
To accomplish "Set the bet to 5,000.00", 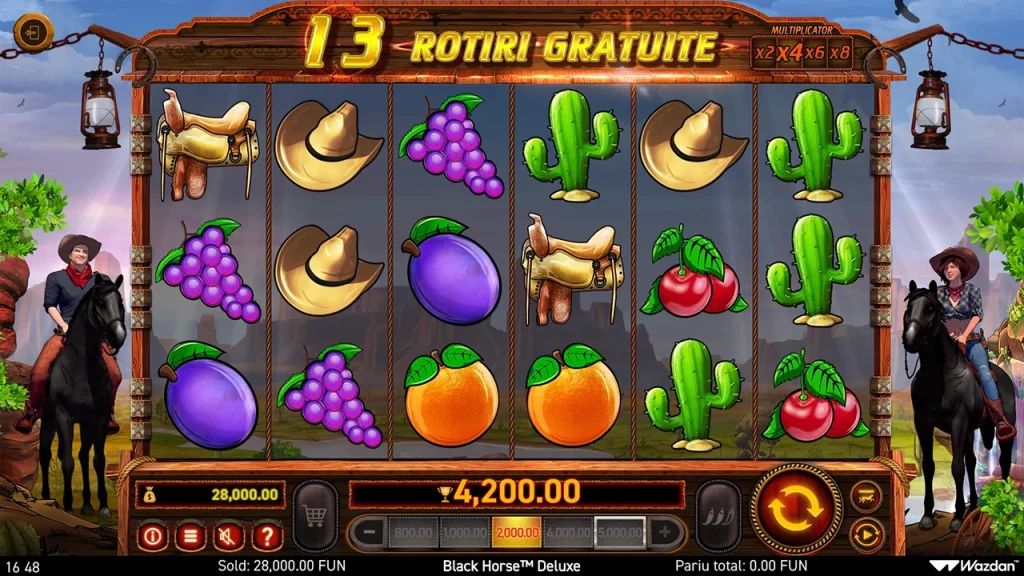I will (620, 533).
